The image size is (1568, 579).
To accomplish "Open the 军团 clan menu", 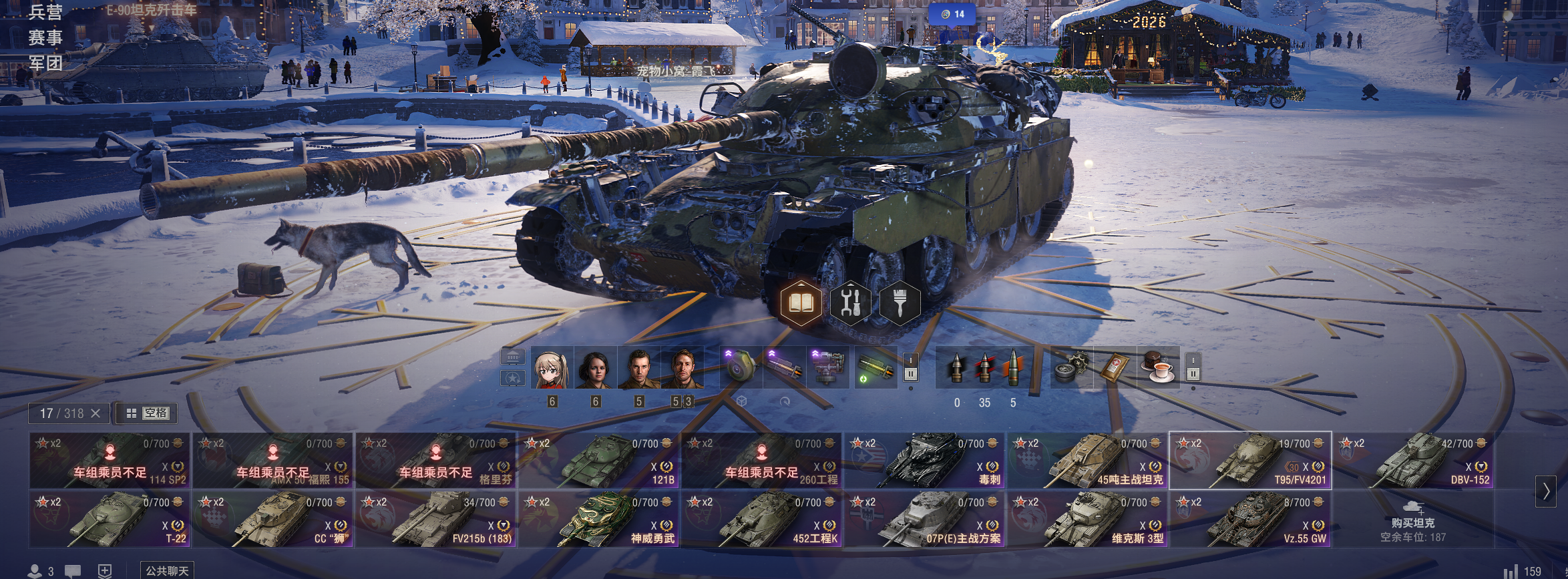I will click(45, 63).
